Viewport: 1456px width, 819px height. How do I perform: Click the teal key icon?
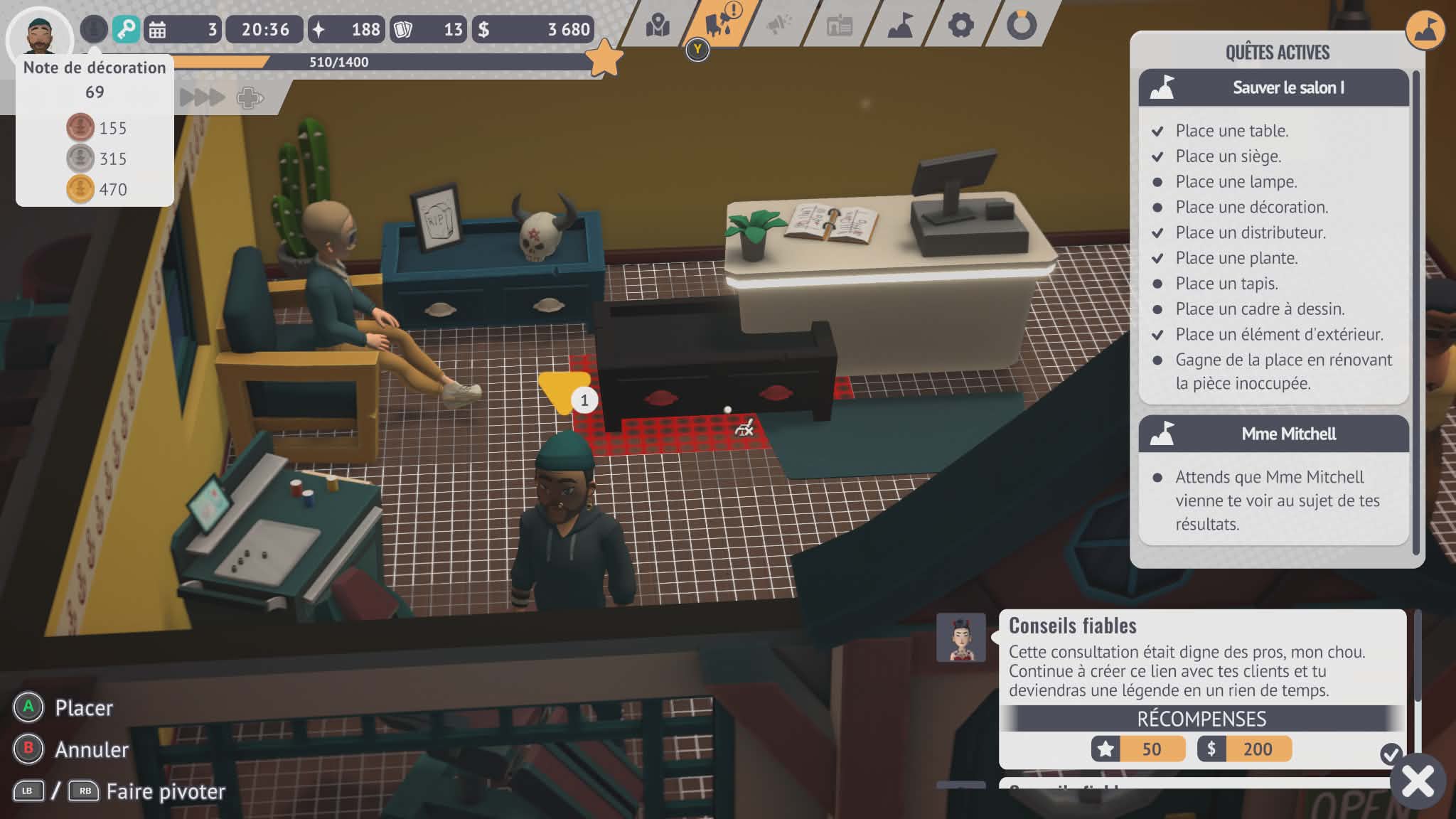(x=126, y=29)
